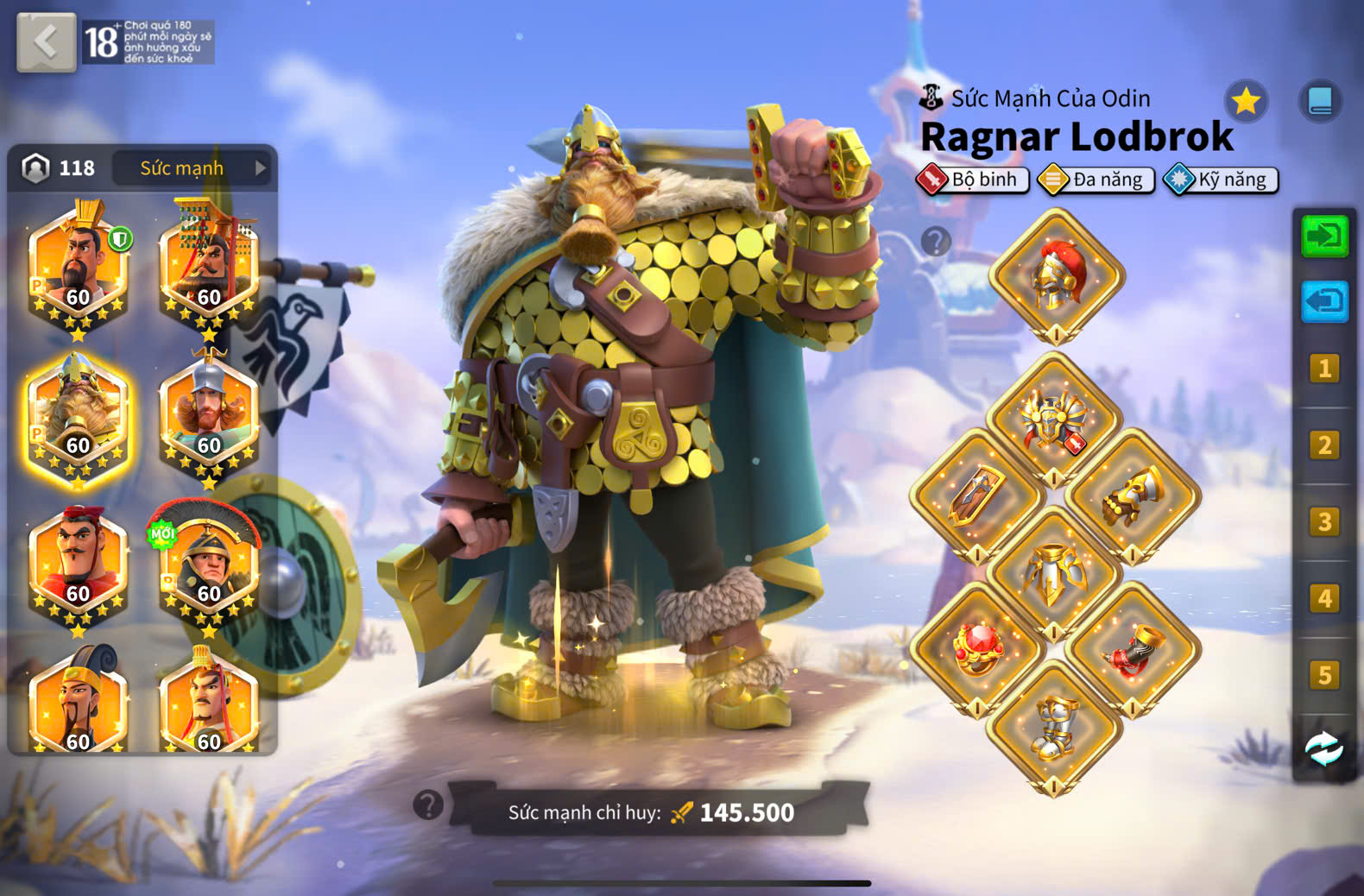This screenshot has width=1364, height=896.
Task: Switch to equipment preset 3
Action: point(1324,522)
